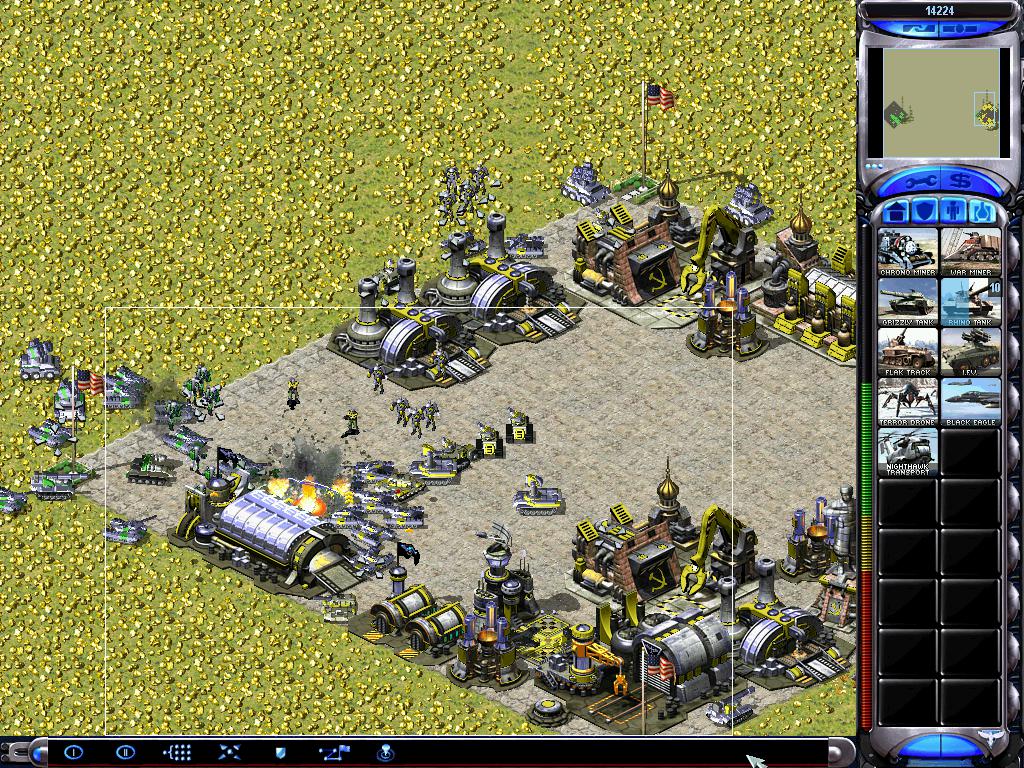
Task: Select the Black Eagle aircraft icon
Action: 970,402
